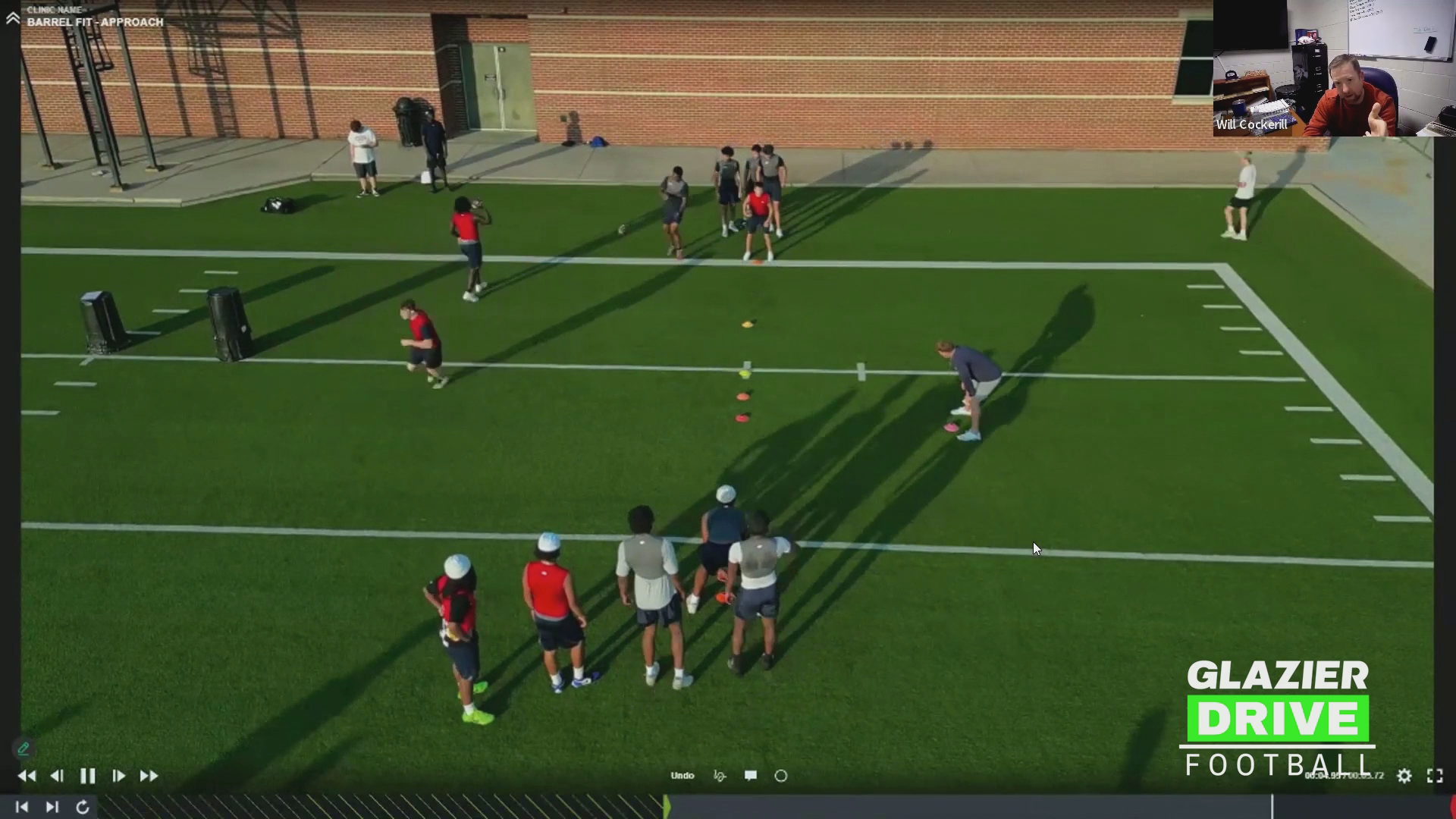
Task: Open the comment bubble tool
Action: pos(751,776)
